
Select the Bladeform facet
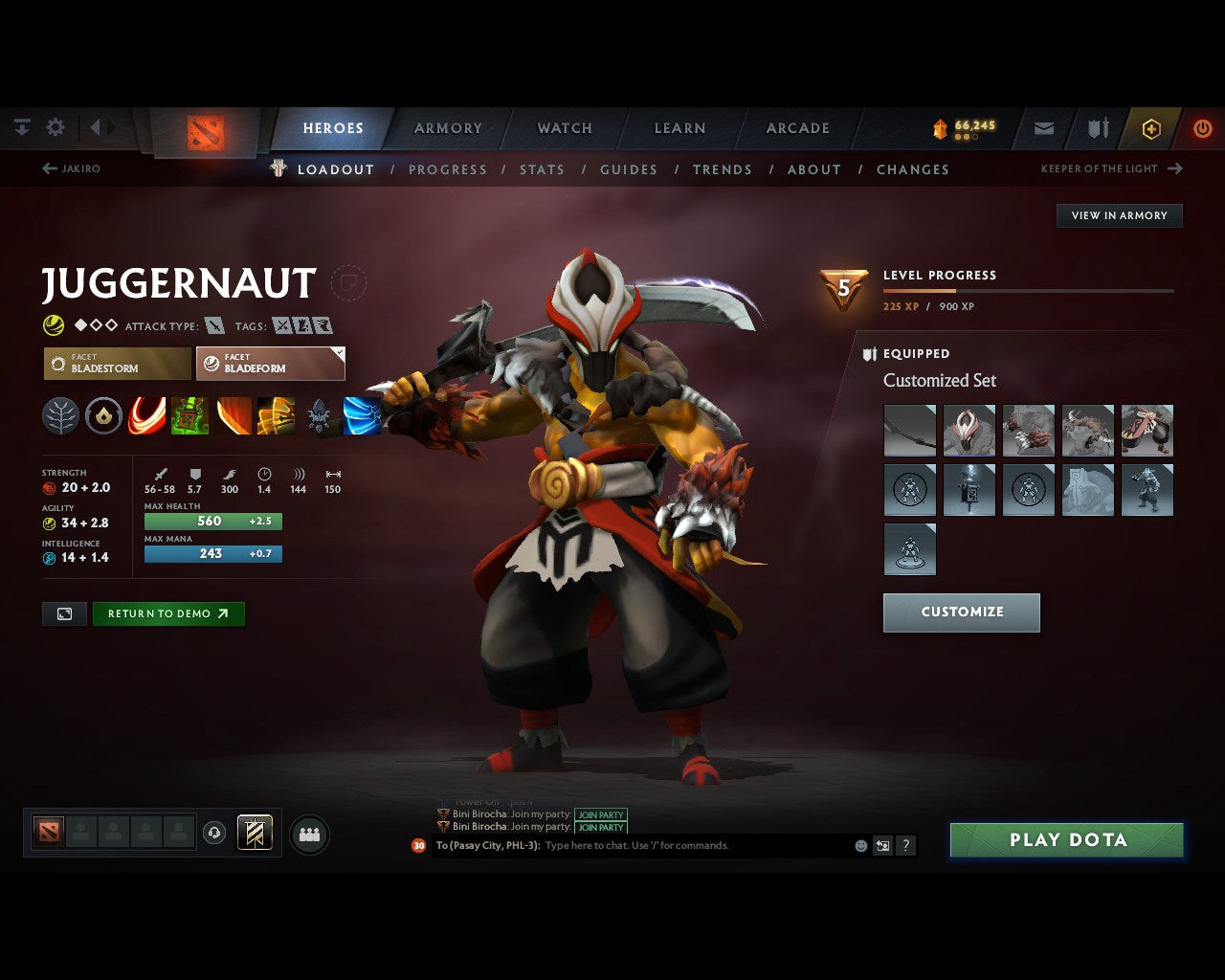(270, 364)
